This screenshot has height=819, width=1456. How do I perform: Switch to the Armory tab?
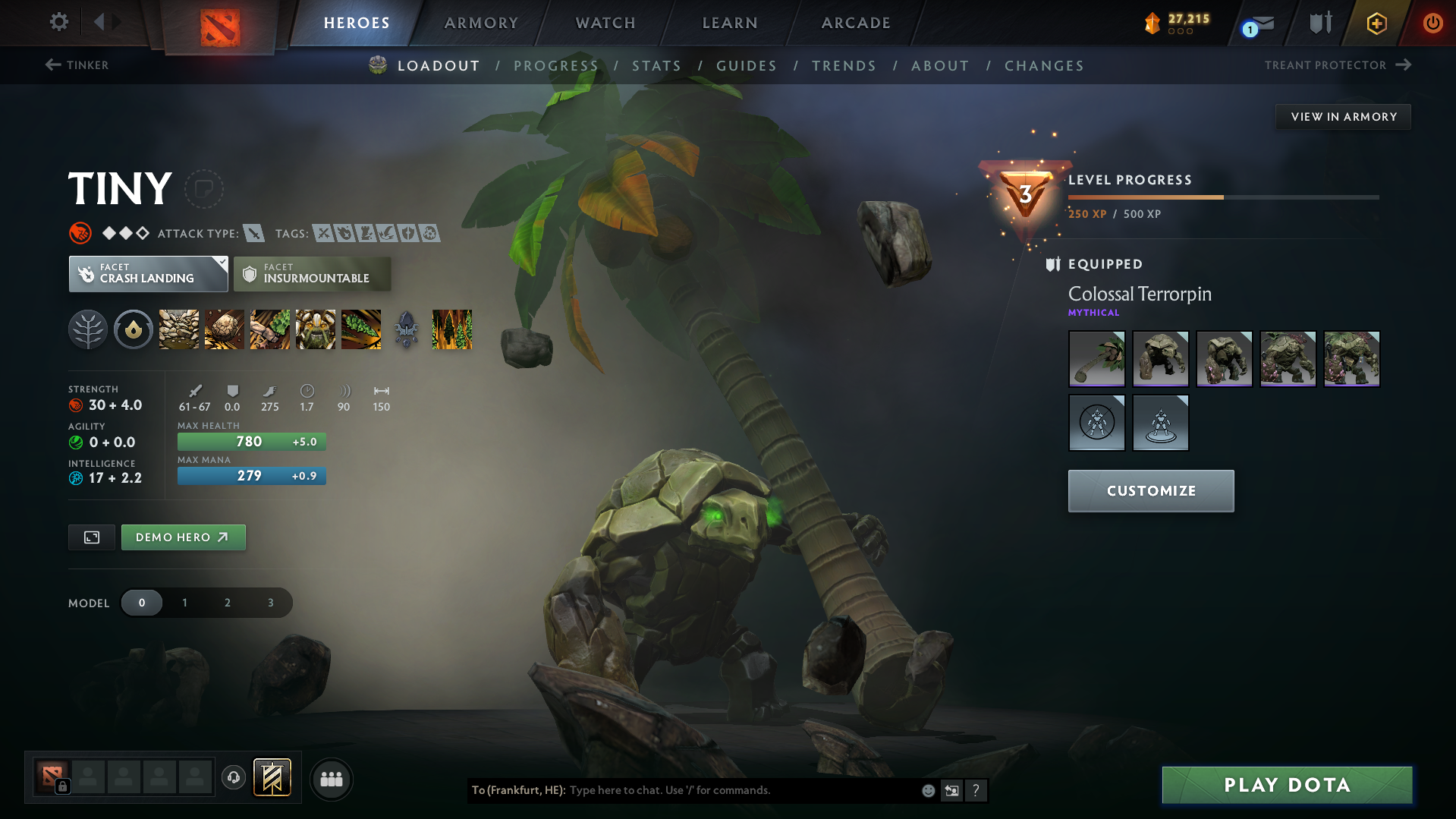(481, 23)
